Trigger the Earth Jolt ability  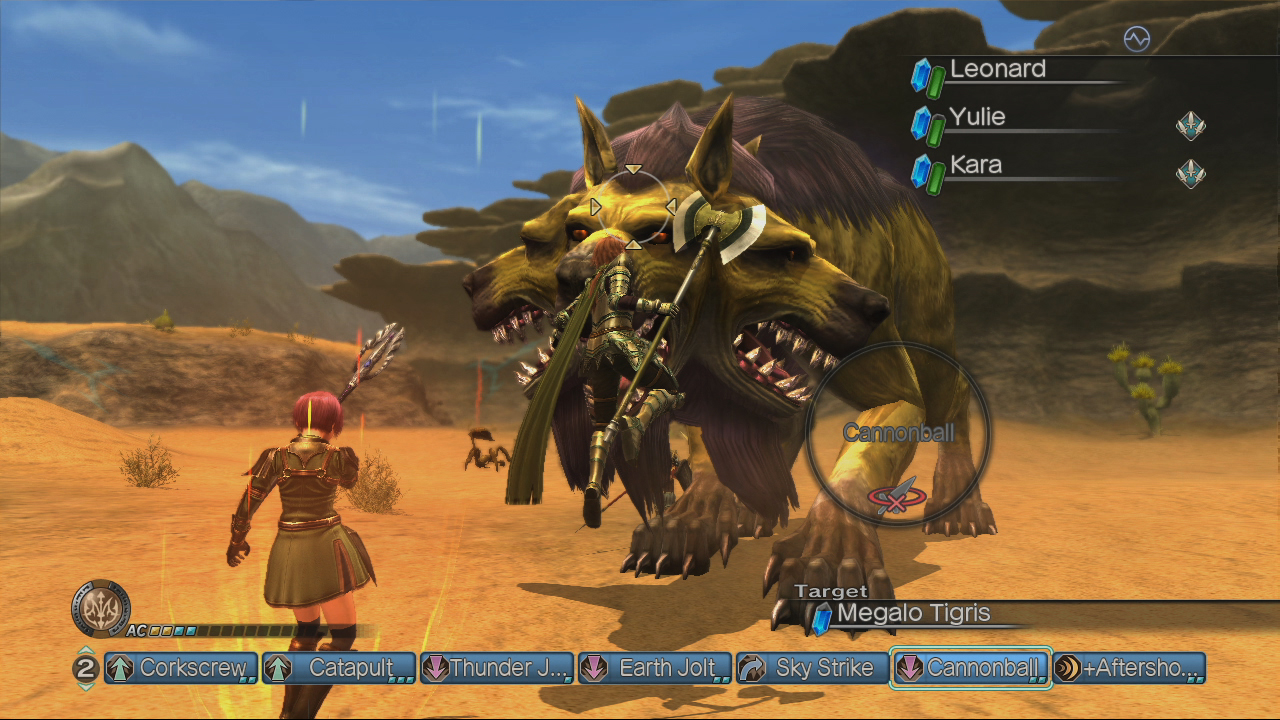655,668
